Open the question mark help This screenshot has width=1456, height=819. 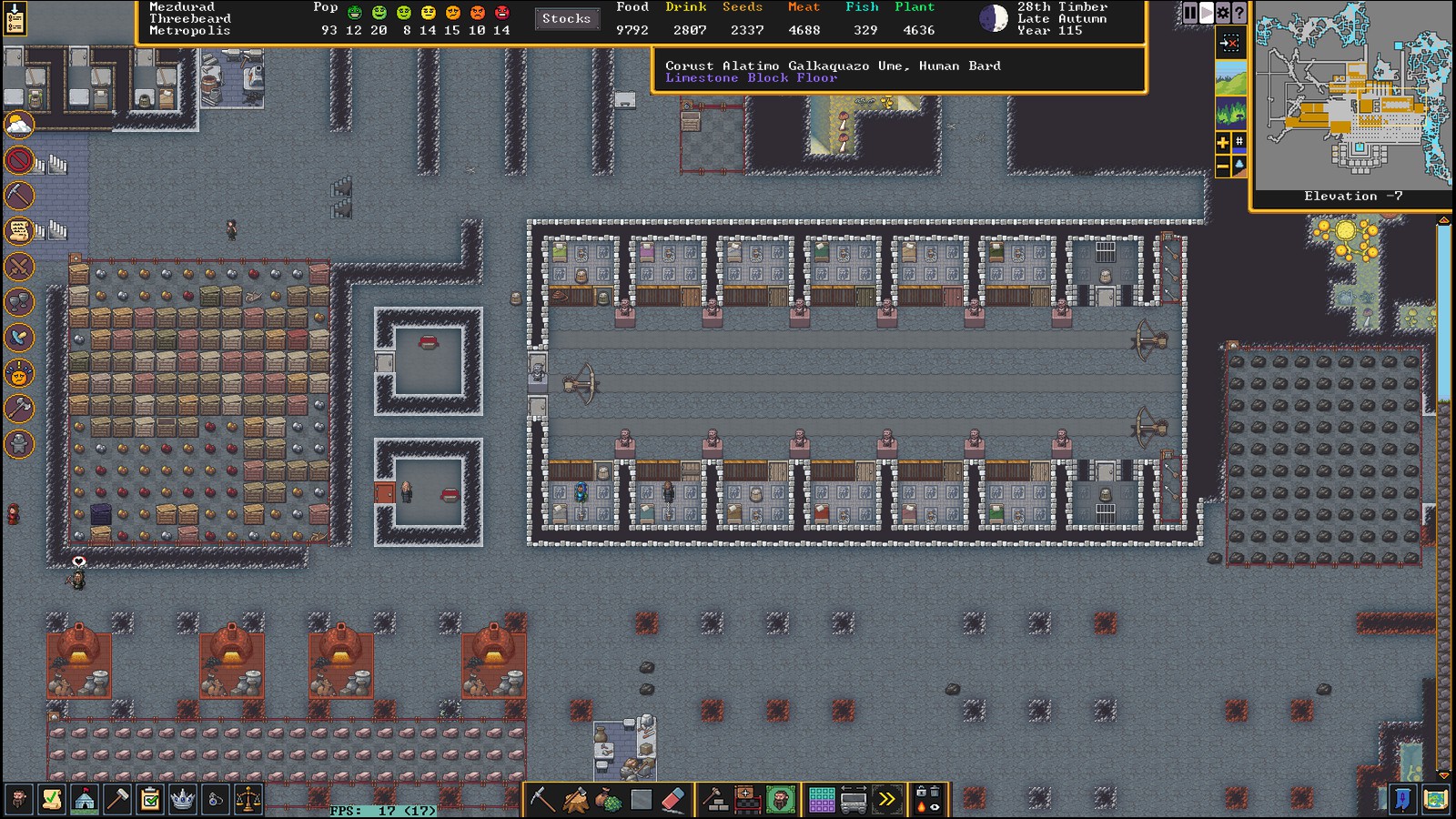point(1239,13)
